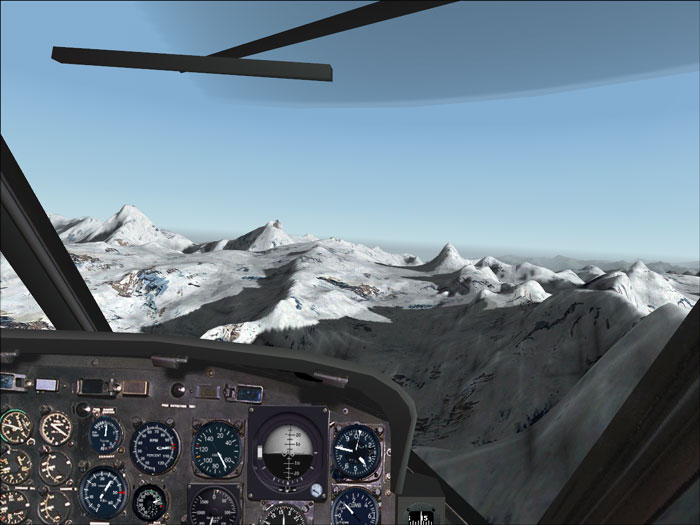Push the round black button above the airspeed dial
This screenshot has height=525, width=700.
(178, 390)
